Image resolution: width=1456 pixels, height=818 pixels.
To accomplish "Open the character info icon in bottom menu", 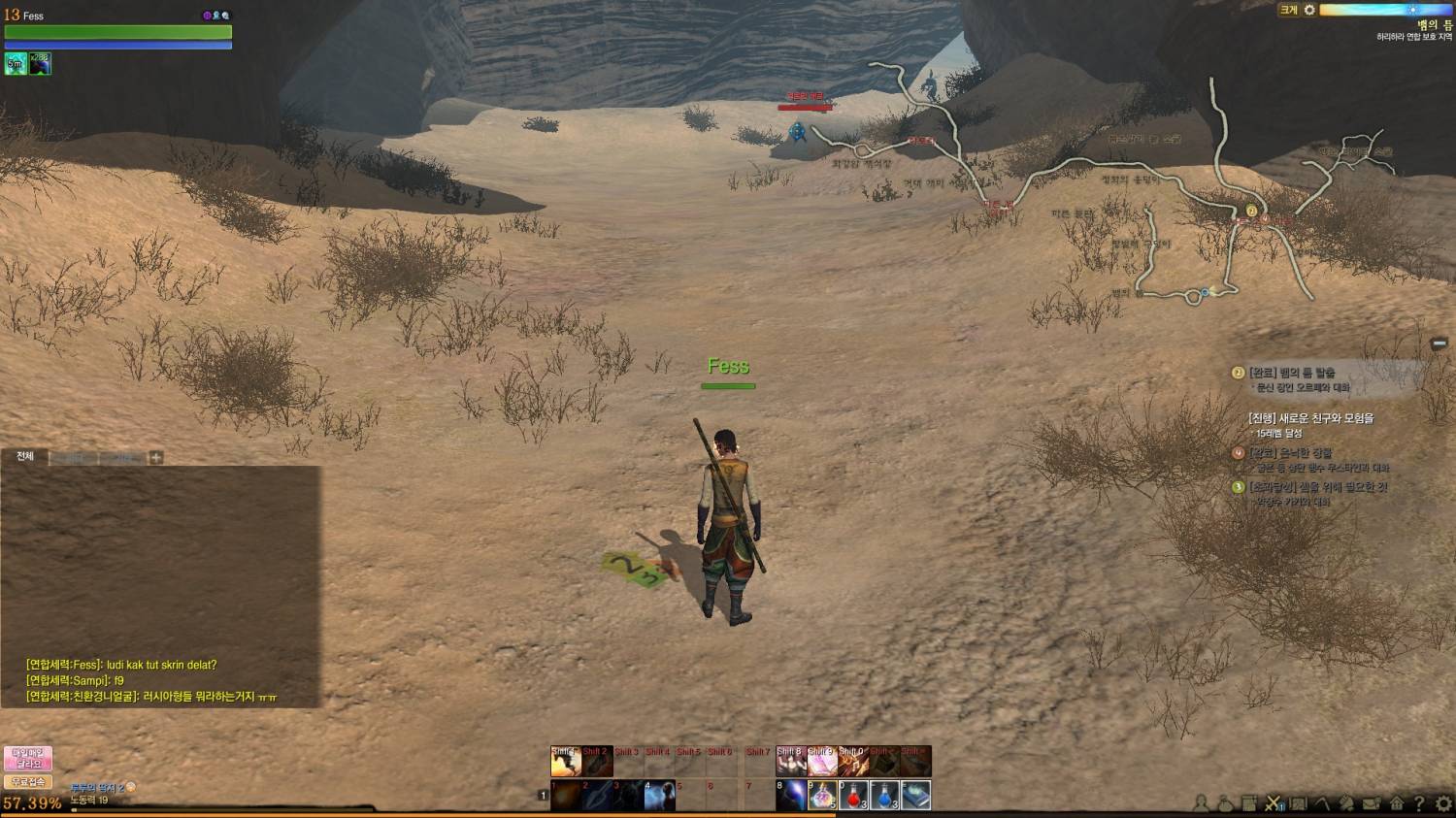I will (1201, 802).
